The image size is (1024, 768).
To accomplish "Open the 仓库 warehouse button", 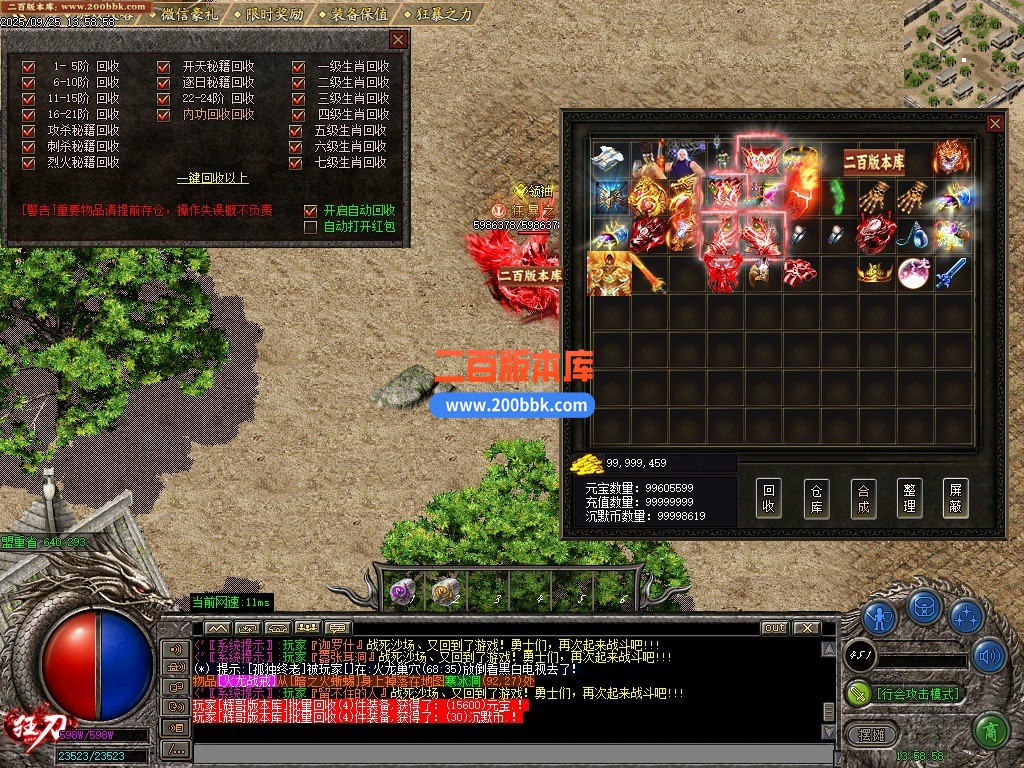I will tap(816, 498).
